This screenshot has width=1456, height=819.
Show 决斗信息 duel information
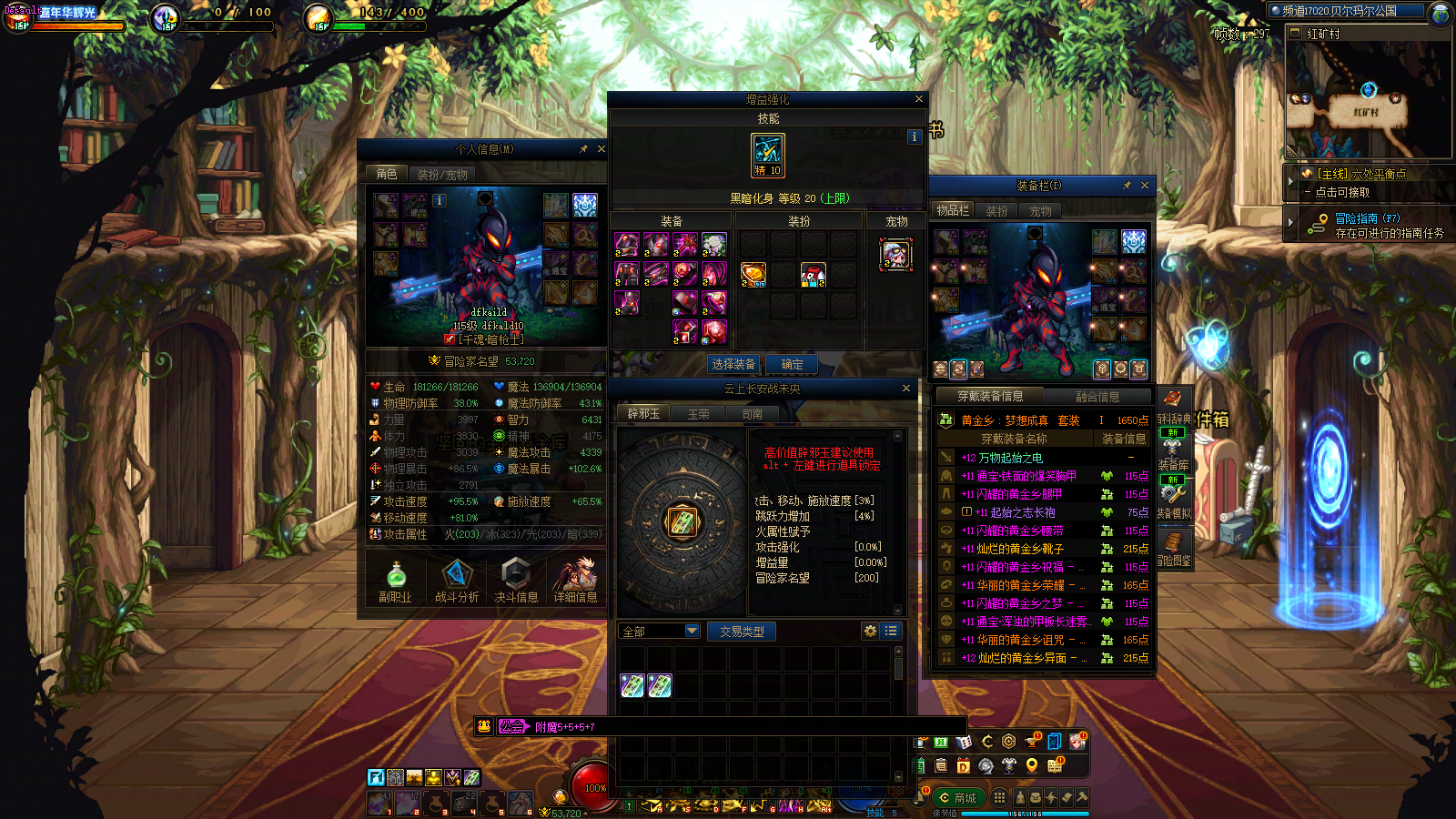coord(516,581)
